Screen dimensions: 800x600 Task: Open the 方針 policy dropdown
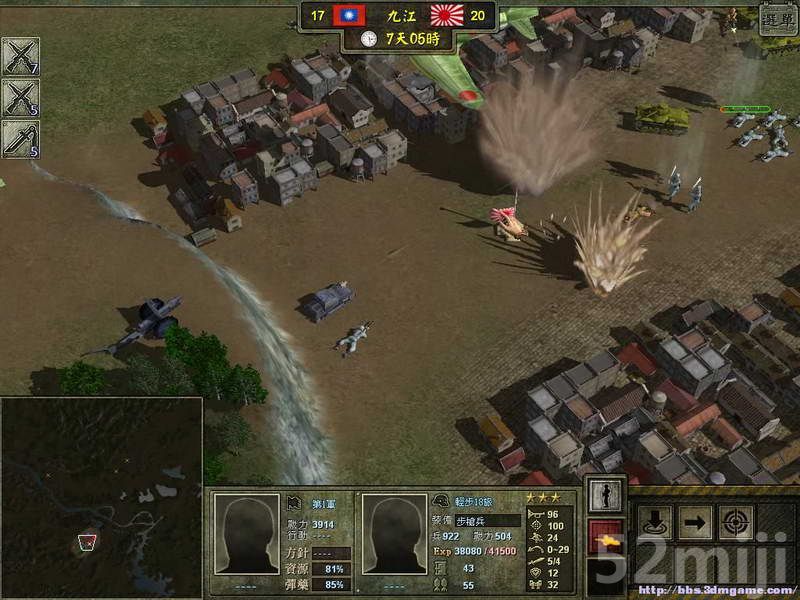click(330, 553)
